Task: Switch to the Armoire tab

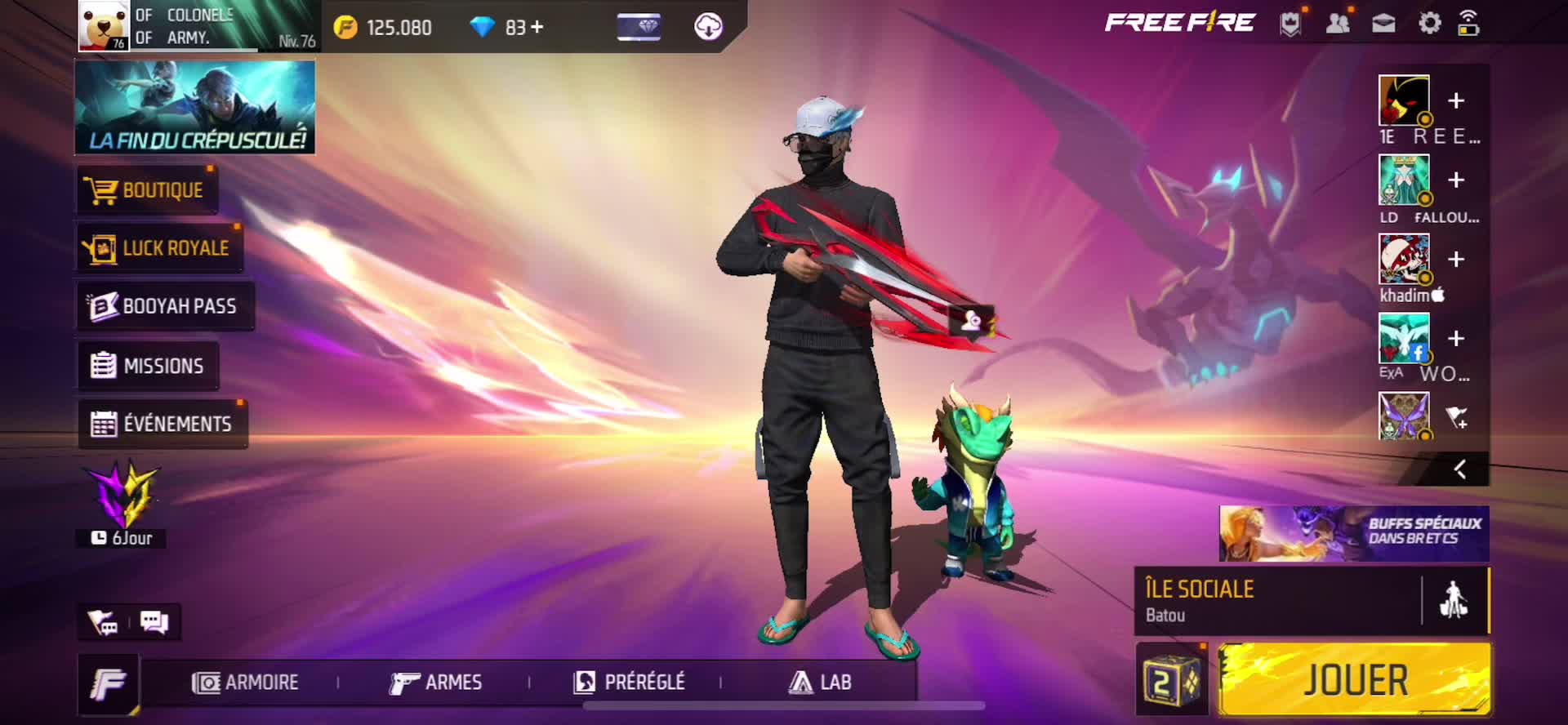Action: coord(246,683)
